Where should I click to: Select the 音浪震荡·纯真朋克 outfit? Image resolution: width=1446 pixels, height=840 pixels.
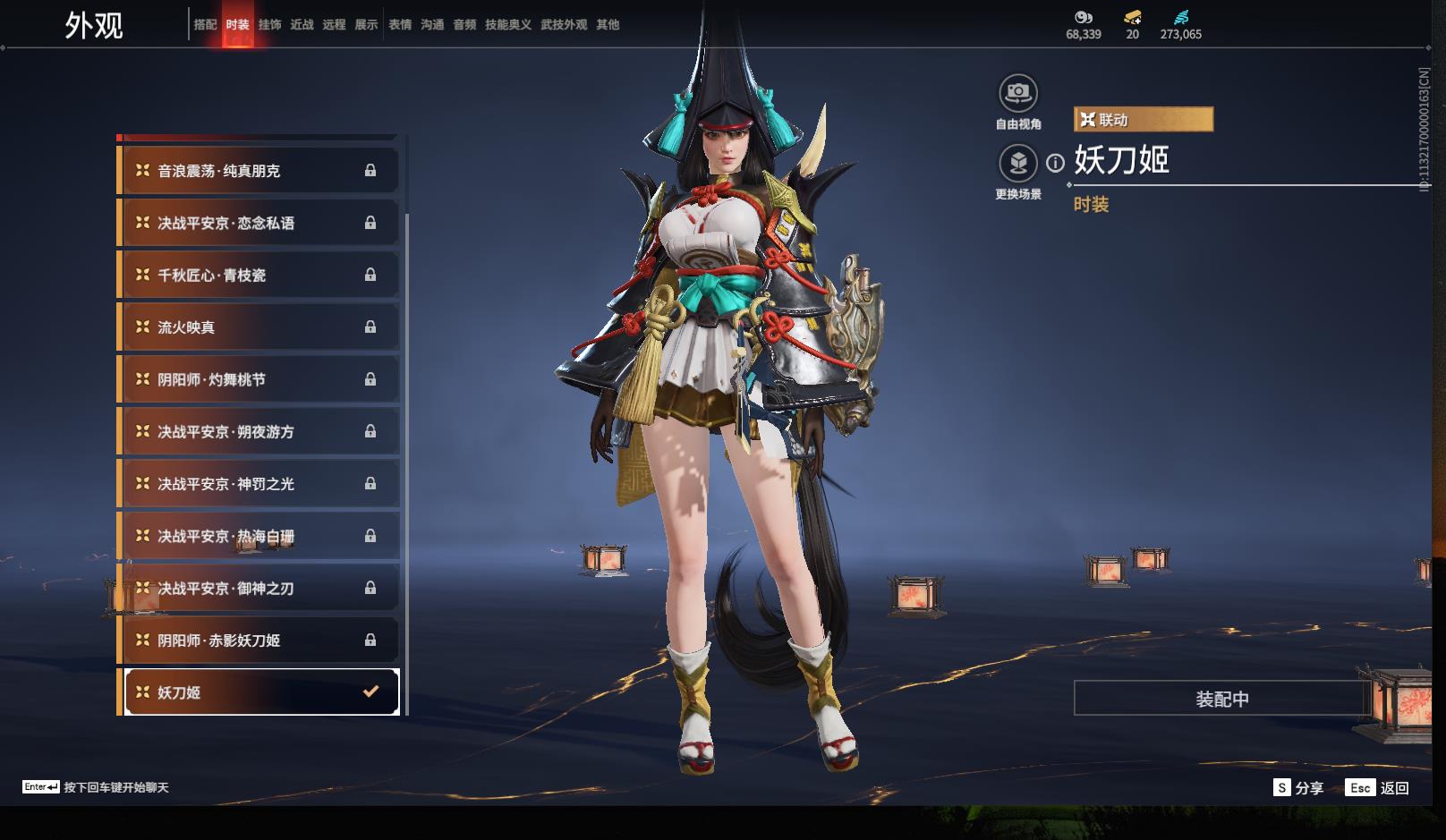point(258,171)
